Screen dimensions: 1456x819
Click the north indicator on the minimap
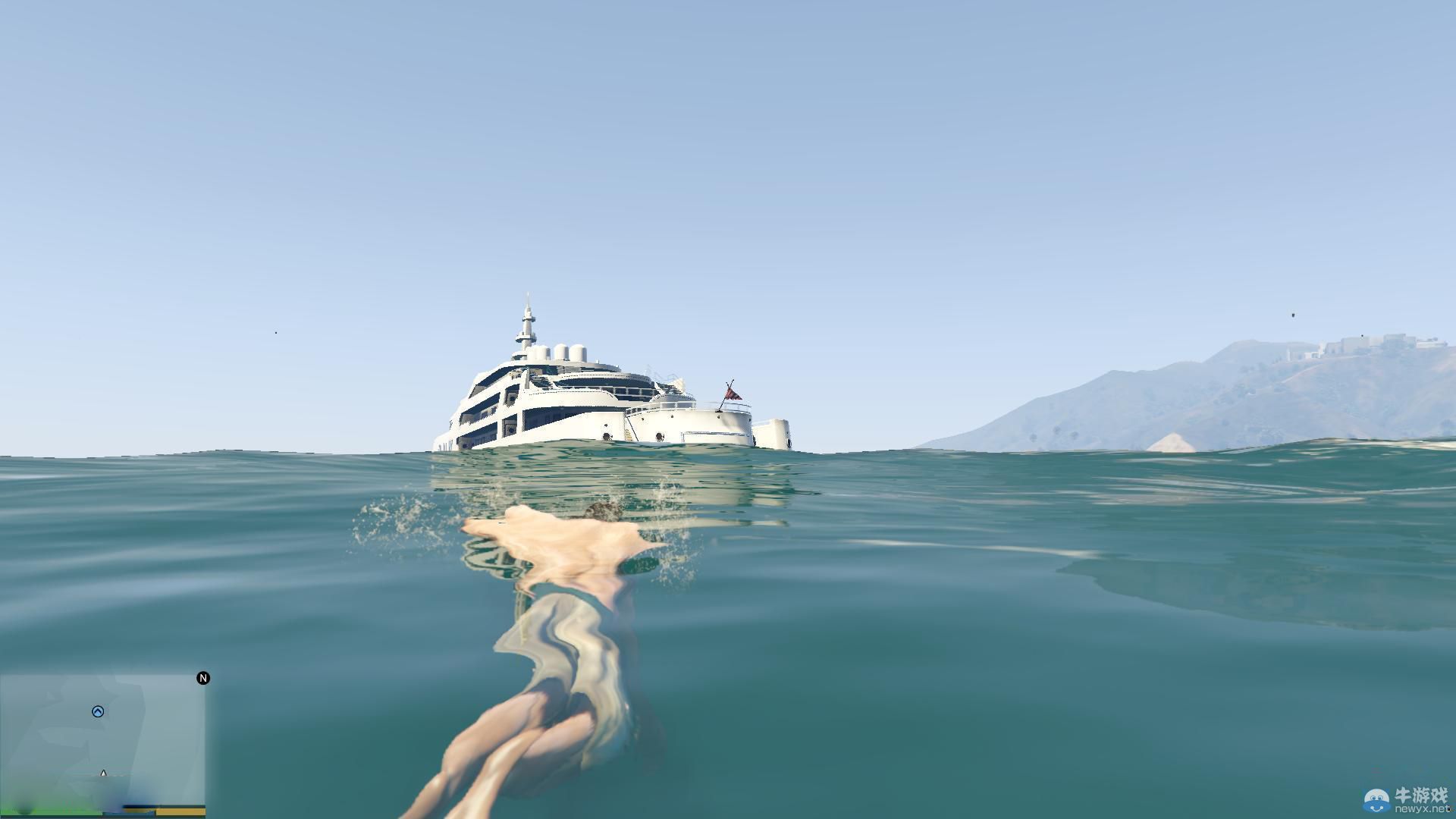point(202,678)
